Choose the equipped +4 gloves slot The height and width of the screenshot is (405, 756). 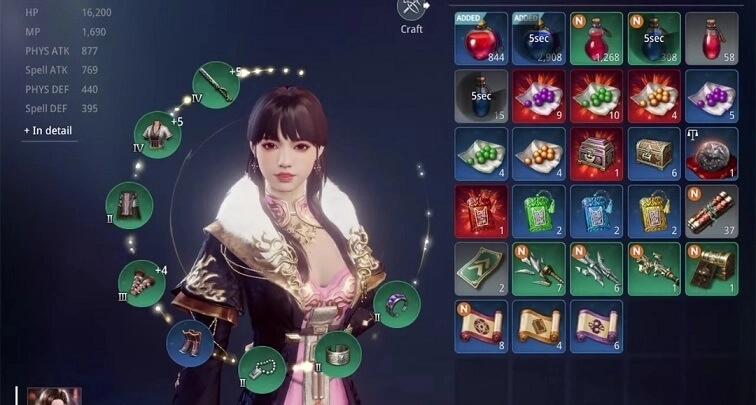tap(141, 282)
